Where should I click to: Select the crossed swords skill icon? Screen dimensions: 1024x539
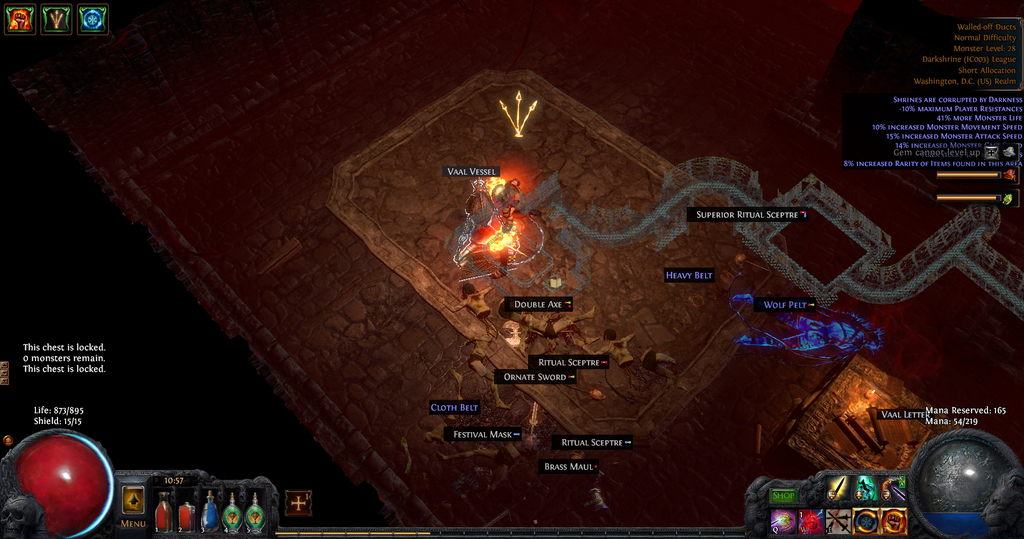click(x=838, y=520)
